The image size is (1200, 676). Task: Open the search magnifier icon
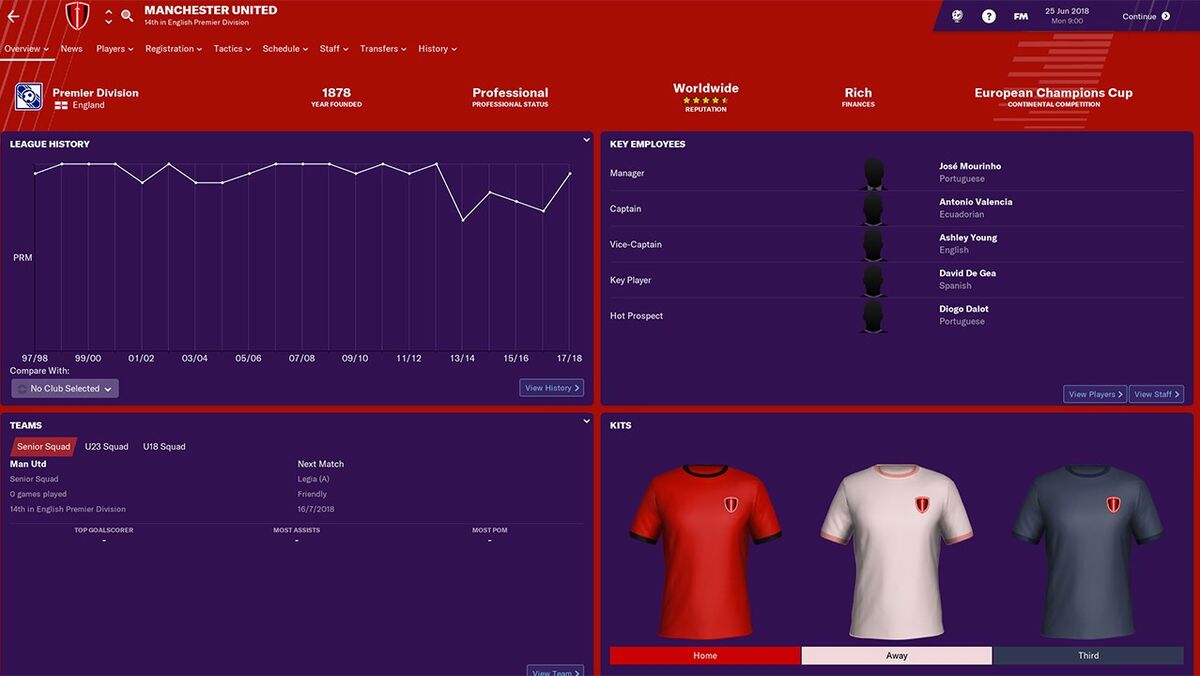pos(127,16)
